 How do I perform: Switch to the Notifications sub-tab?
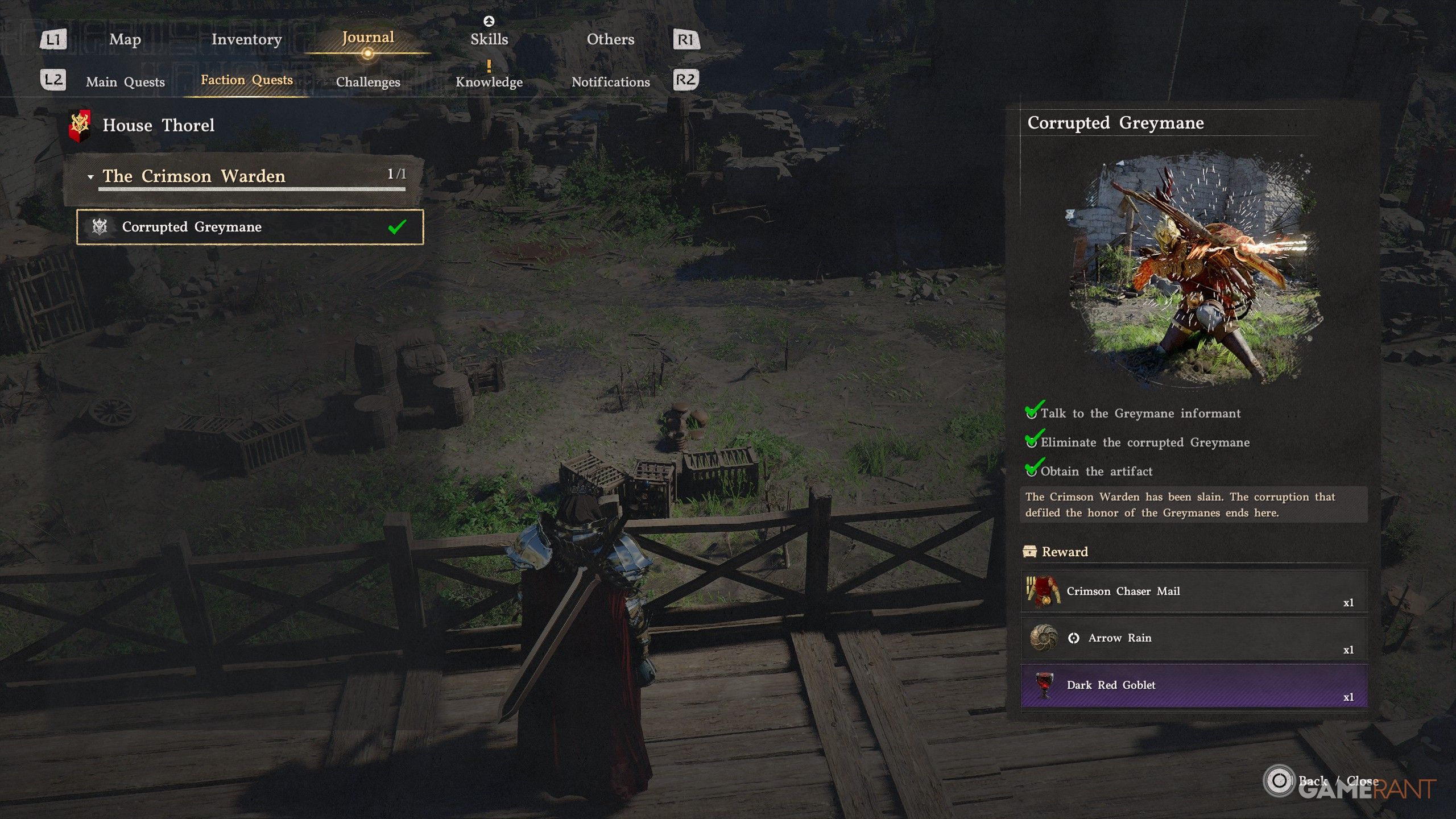coord(610,82)
